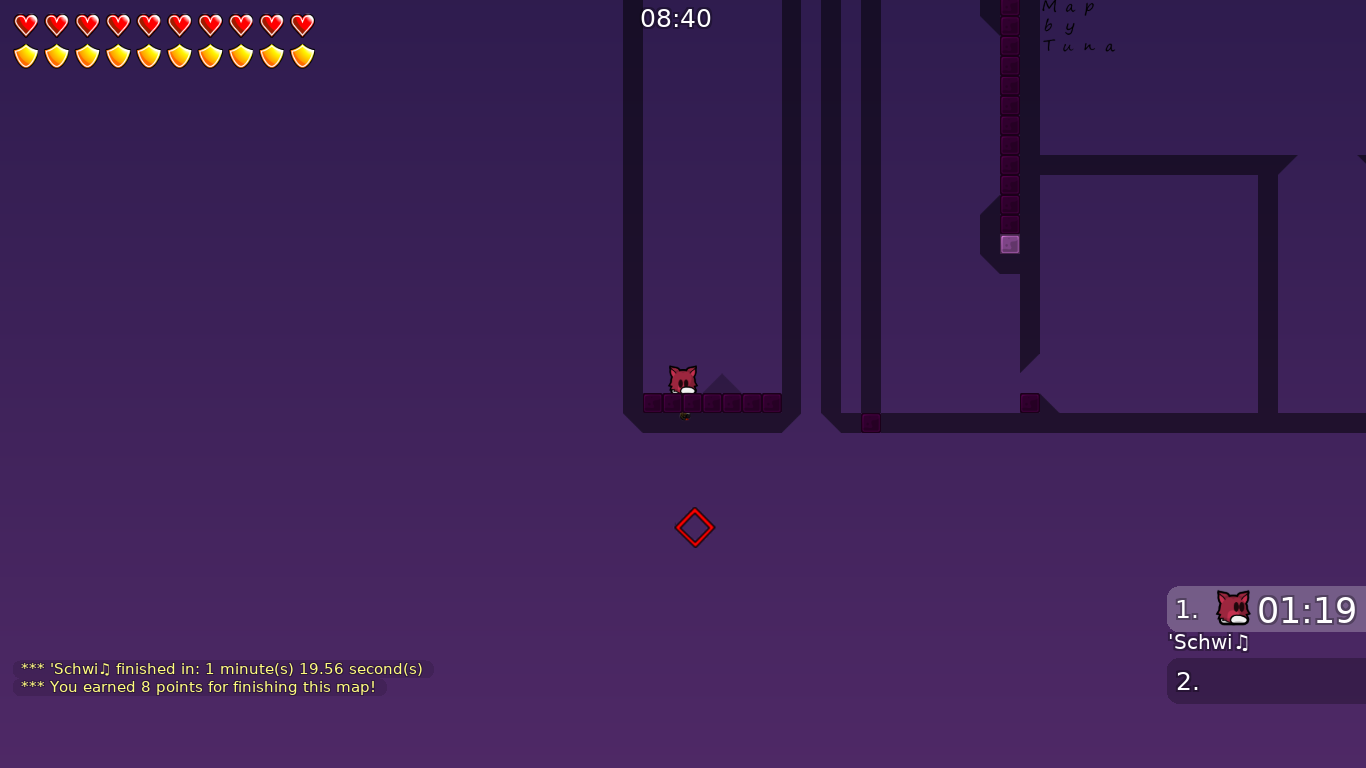Click the music note beside 'Schwi's name
1366x768 pixels.
click(x=1242, y=643)
